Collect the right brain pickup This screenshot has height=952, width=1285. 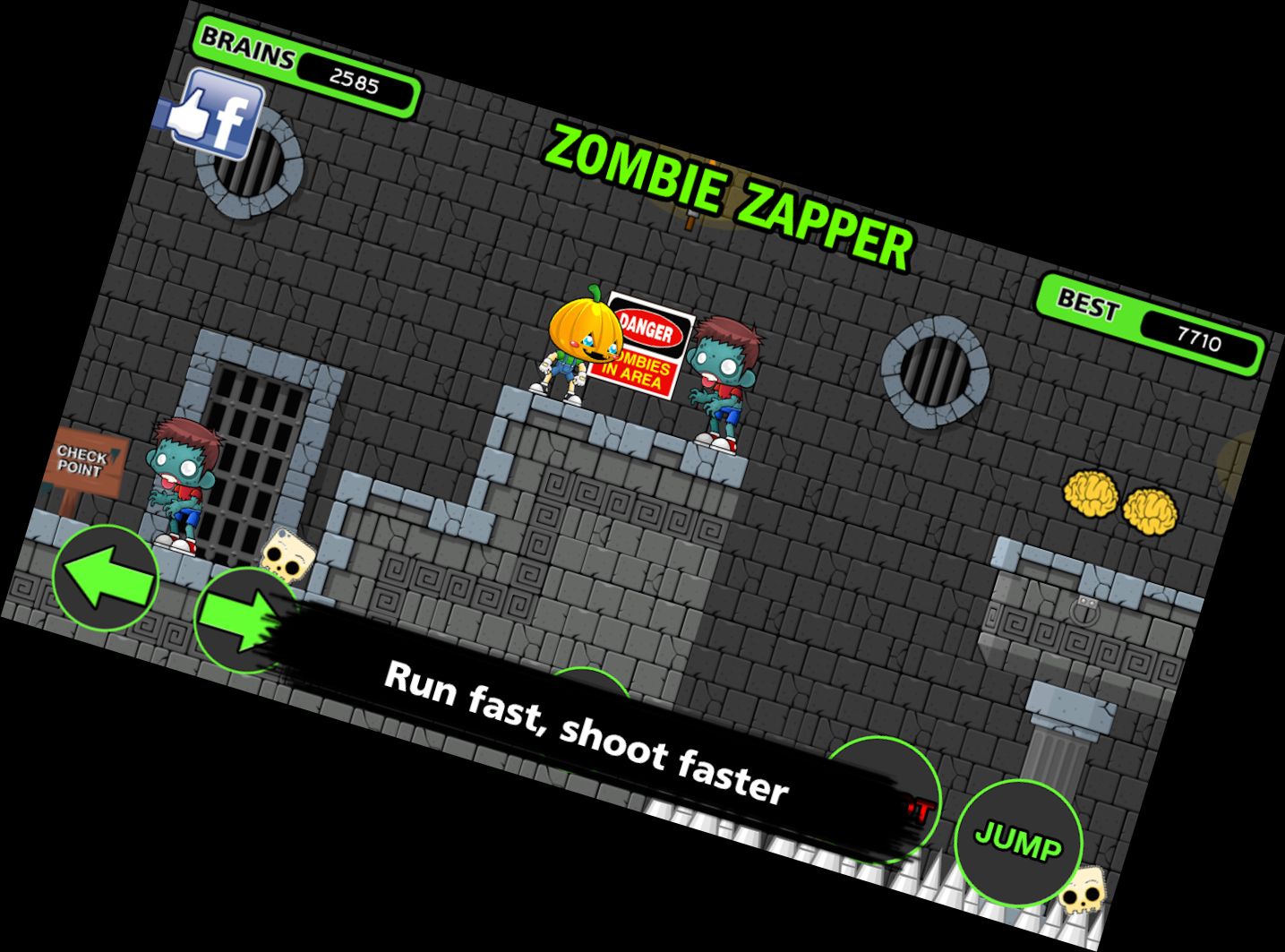[x=1150, y=513]
